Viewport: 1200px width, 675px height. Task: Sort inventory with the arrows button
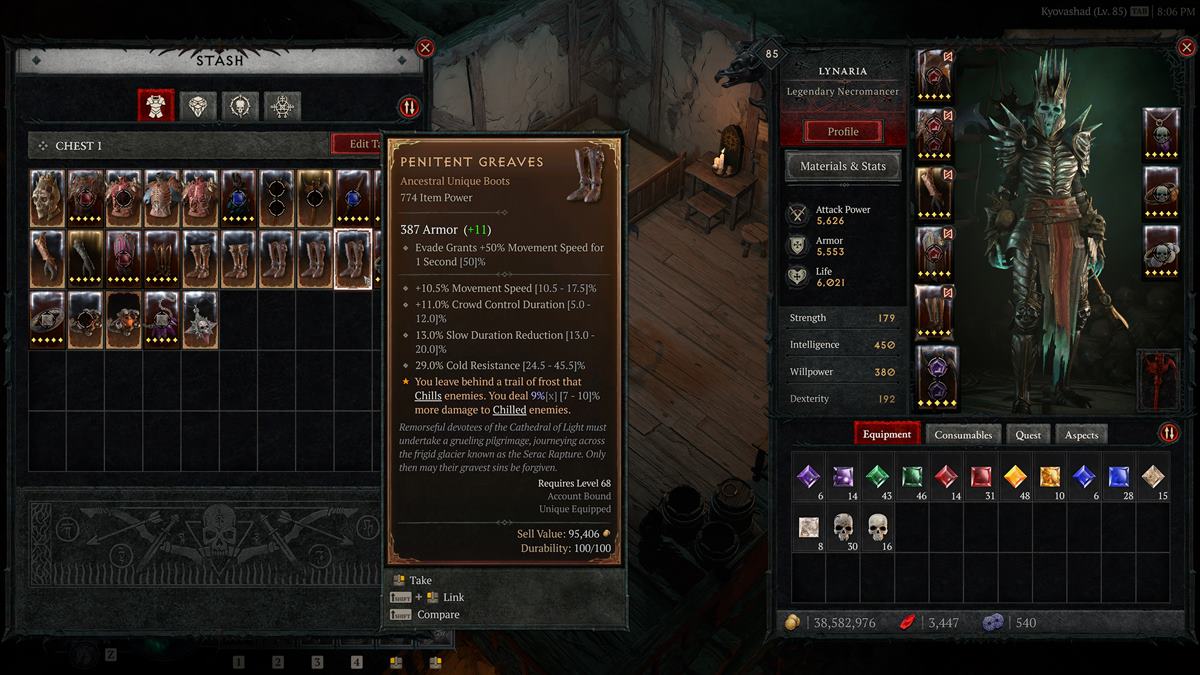click(1168, 433)
